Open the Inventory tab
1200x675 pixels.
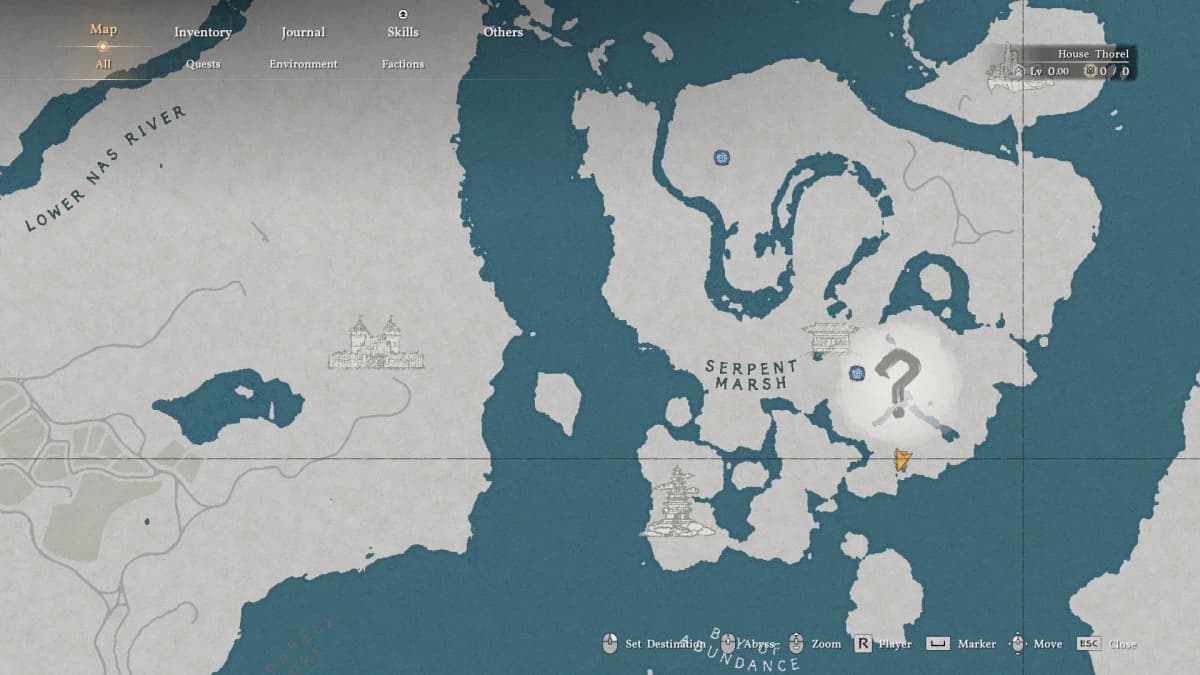click(203, 32)
